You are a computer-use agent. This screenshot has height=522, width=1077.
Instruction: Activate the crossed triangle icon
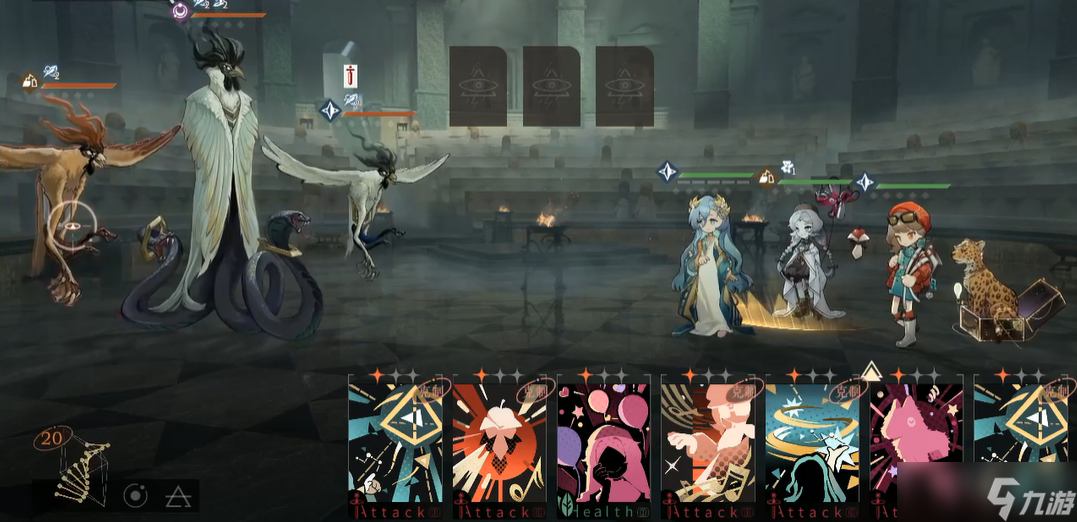(178, 495)
